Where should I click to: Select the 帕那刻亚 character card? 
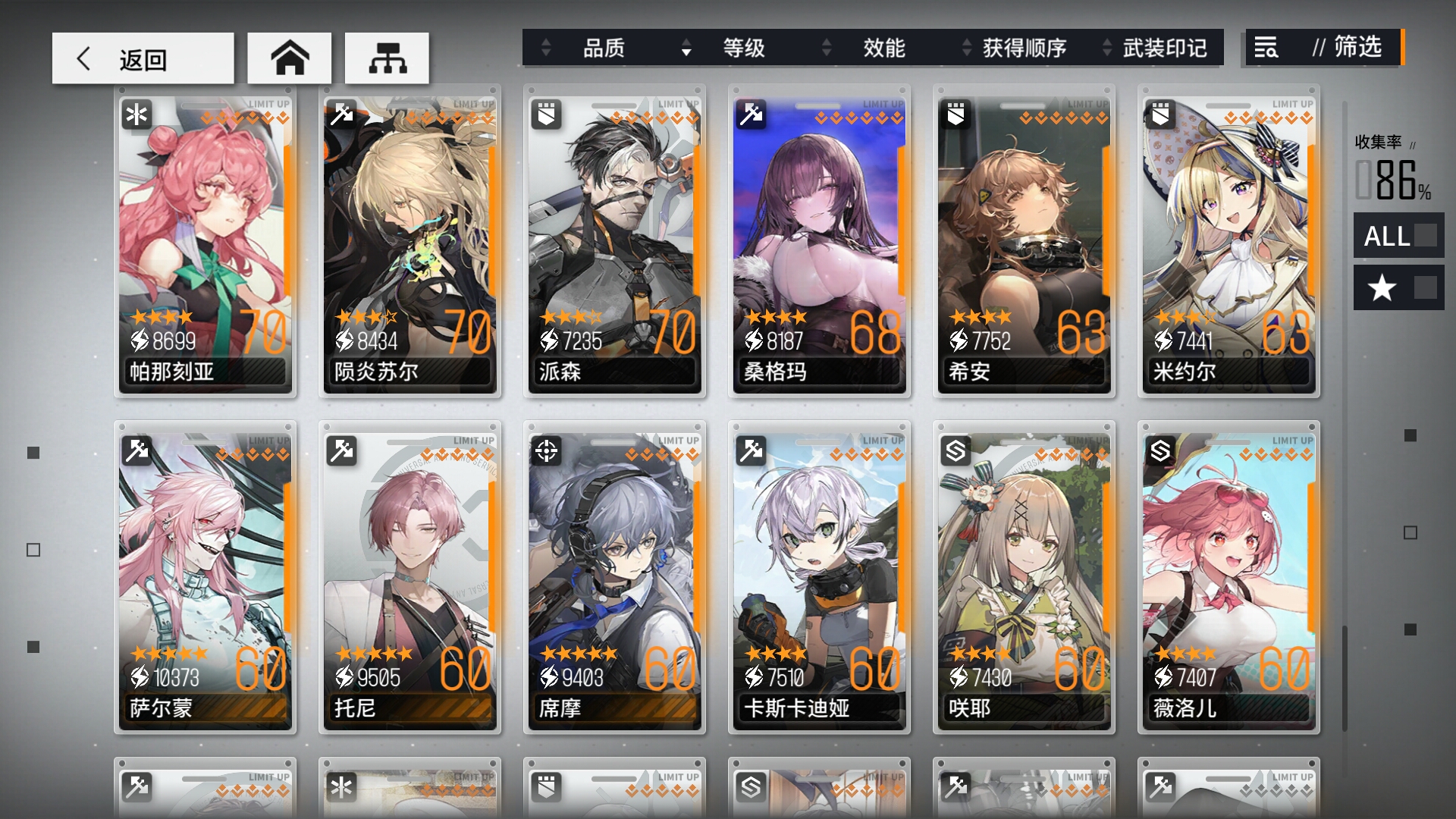click(206, 243)
